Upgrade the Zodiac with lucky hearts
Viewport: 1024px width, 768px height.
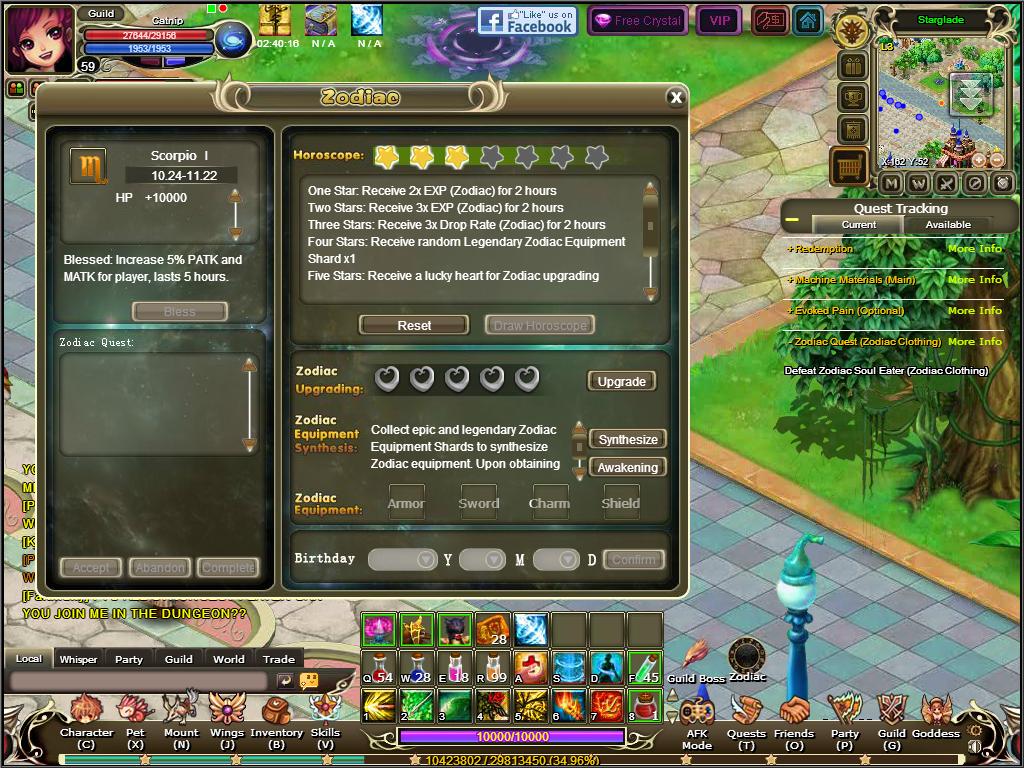pyautogui.click(x=621, y=381)
